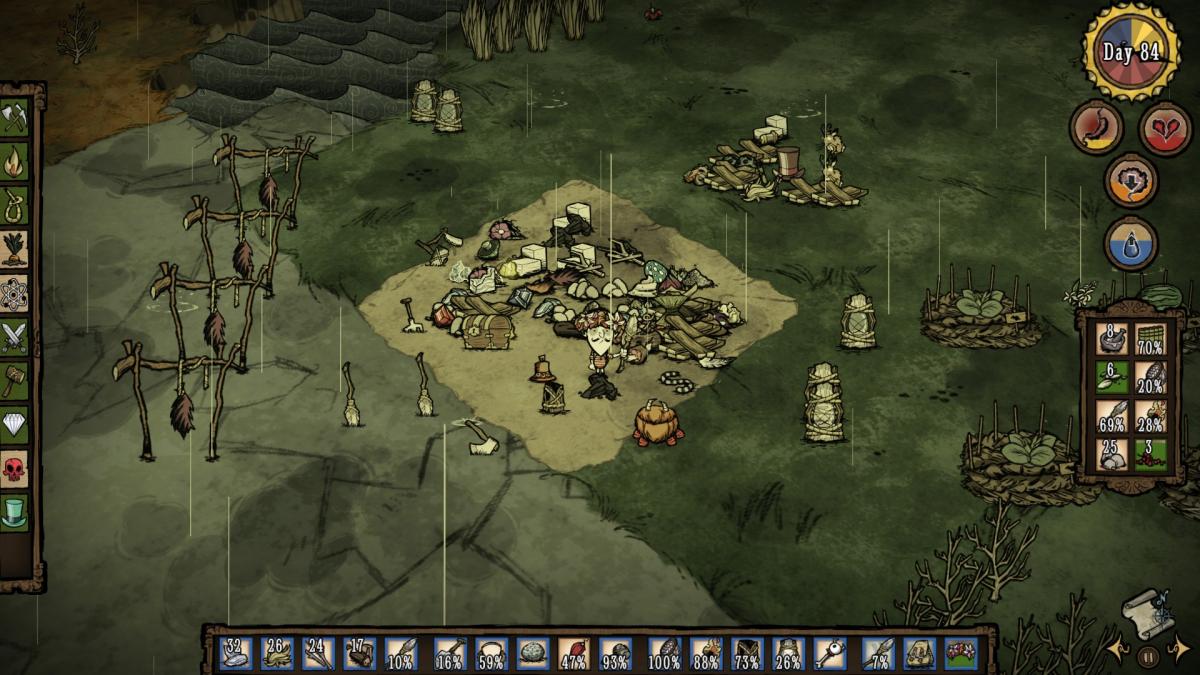Switch to the Refine diamond tab

(14, 425)
